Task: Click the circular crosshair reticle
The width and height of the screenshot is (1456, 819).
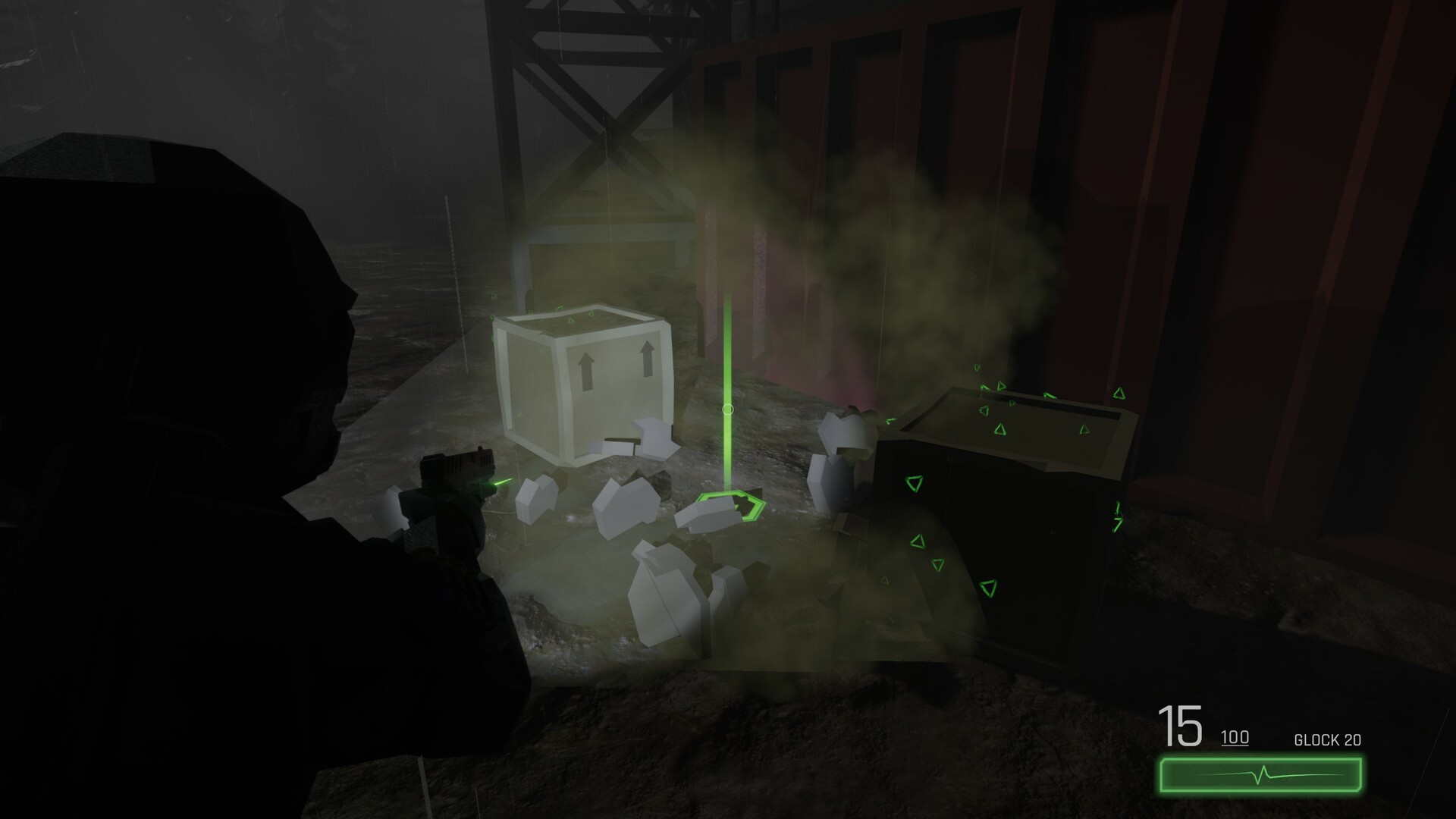Action: [x=729, y=409]
